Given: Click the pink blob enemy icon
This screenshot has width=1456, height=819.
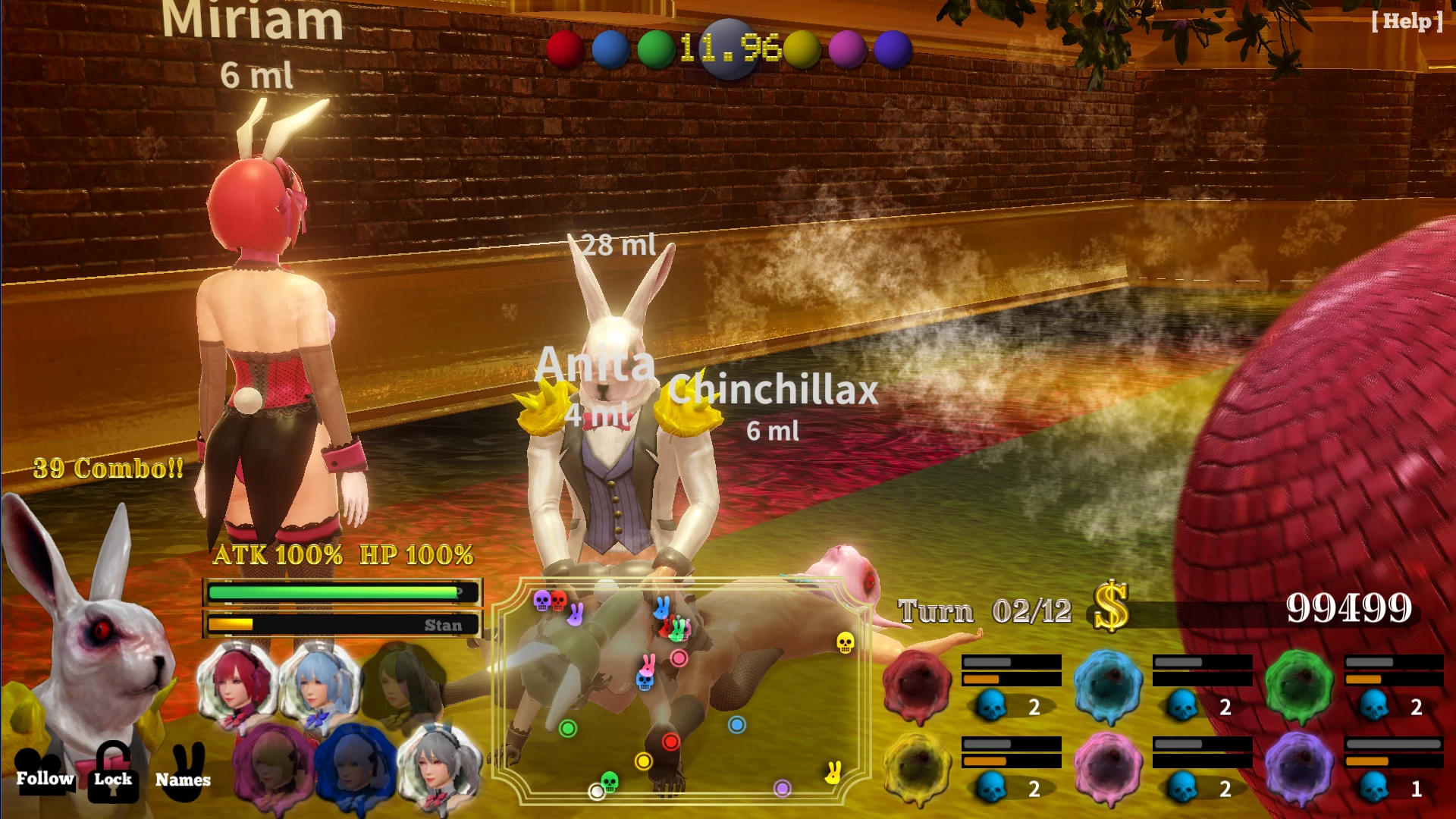Looking at the screenshot, I should (x=1107, y=768).
